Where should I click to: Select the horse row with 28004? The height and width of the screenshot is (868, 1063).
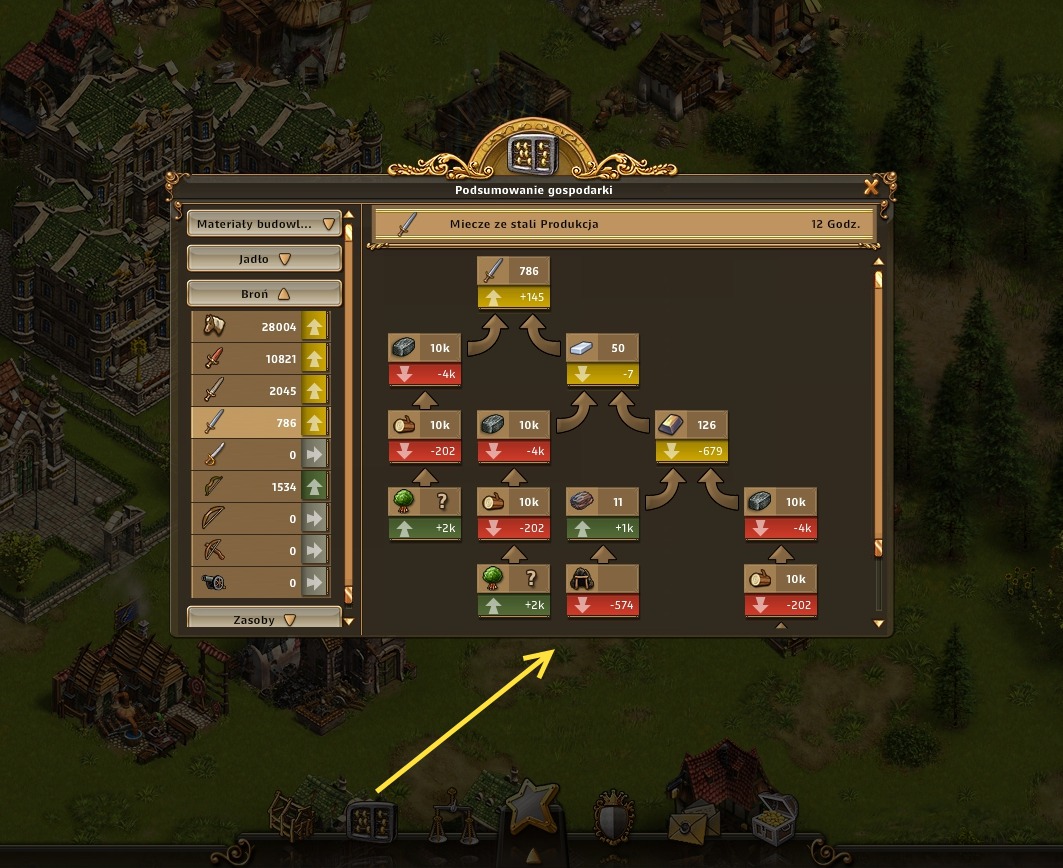point(260,327)
